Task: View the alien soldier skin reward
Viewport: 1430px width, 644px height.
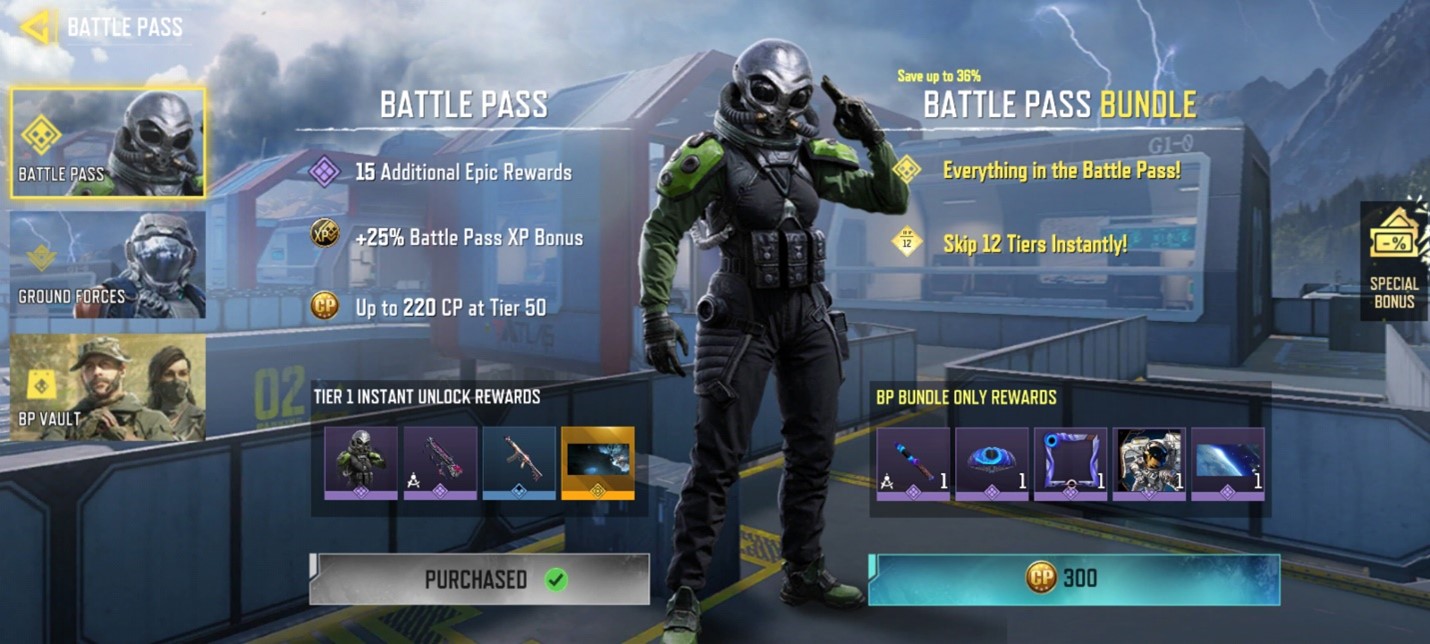Action: click(x=360, y=462)
